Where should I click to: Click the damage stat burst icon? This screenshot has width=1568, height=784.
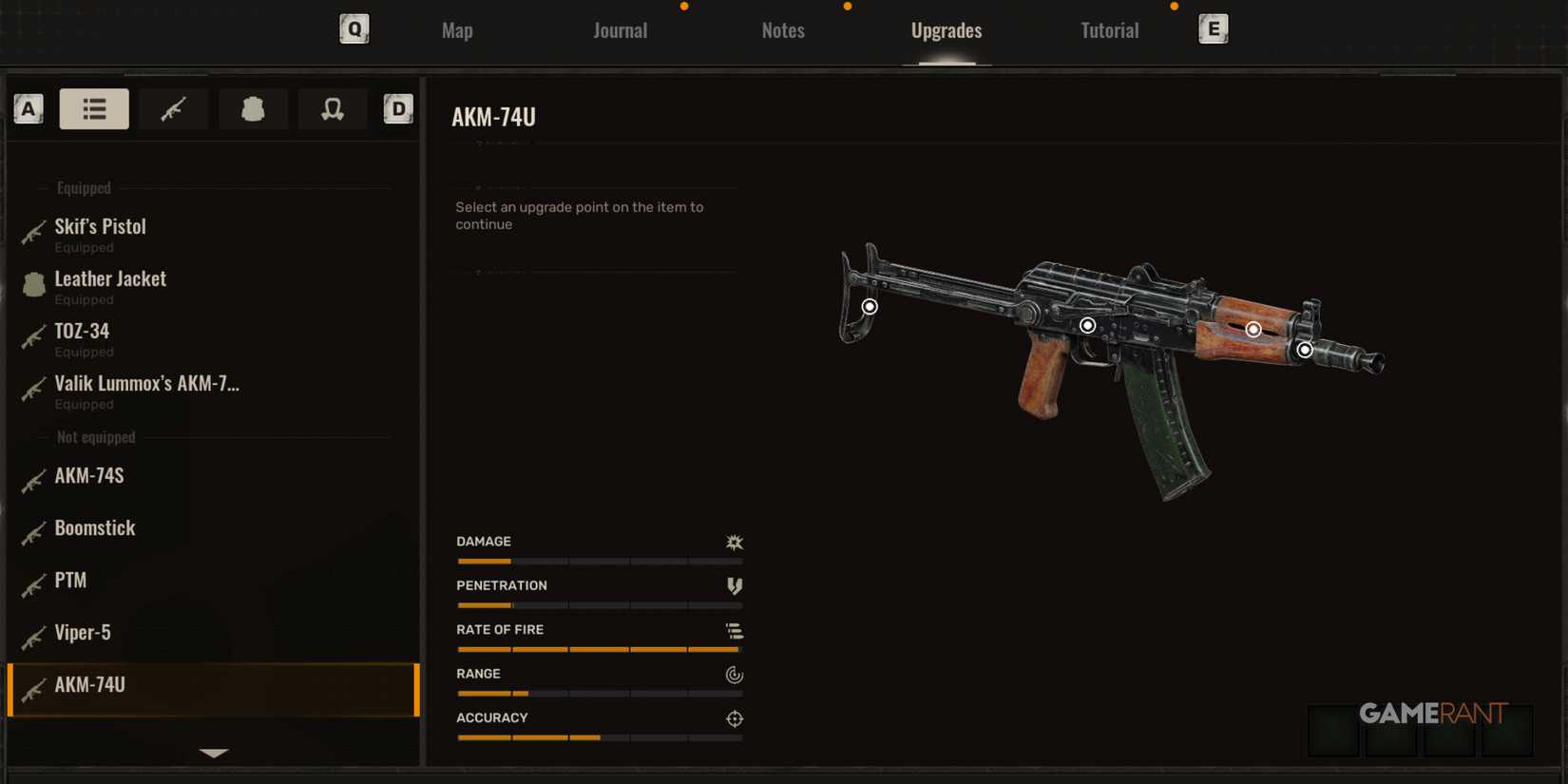pyautogui.click(x=733, y=542)
